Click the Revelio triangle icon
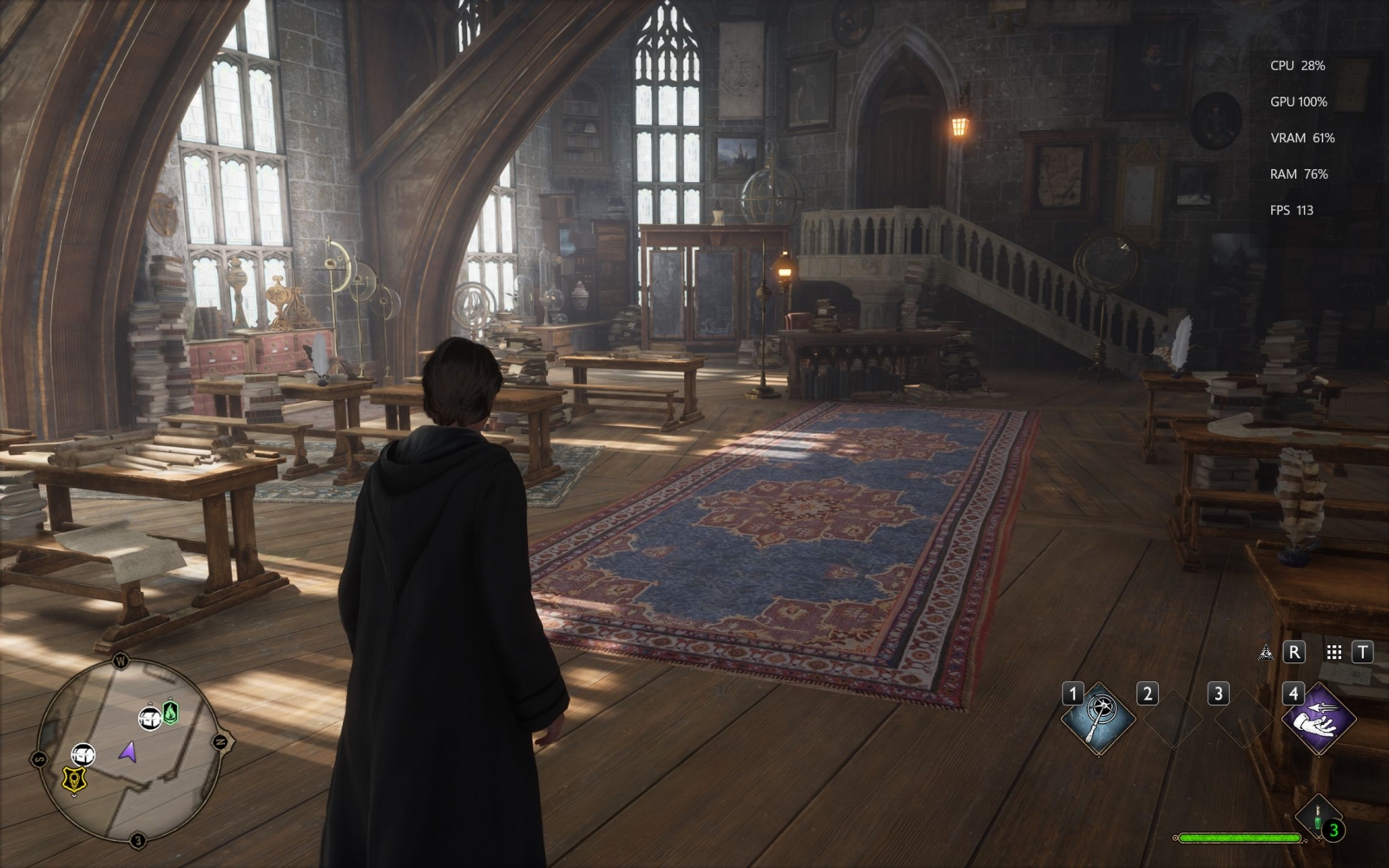This screenshot has width=1389, height=868. (x=1266, y=652)
